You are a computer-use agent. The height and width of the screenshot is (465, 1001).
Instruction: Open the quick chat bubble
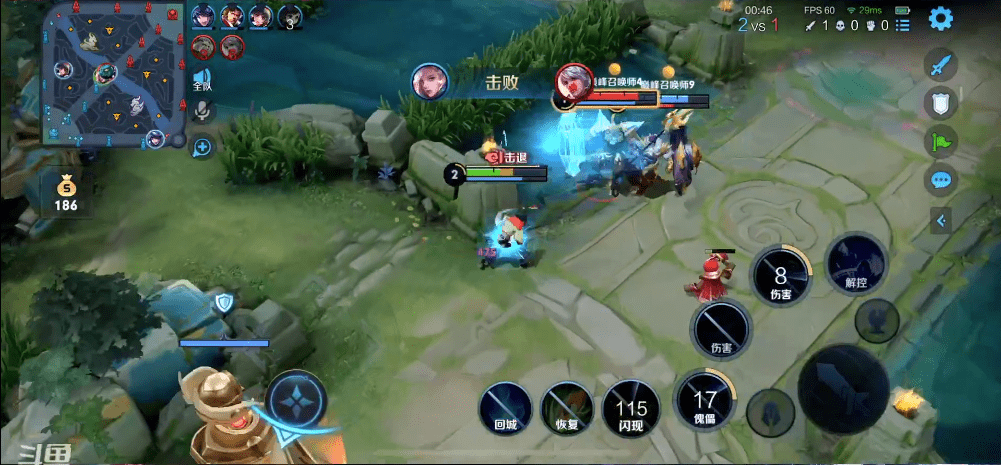tap(940, 180)
